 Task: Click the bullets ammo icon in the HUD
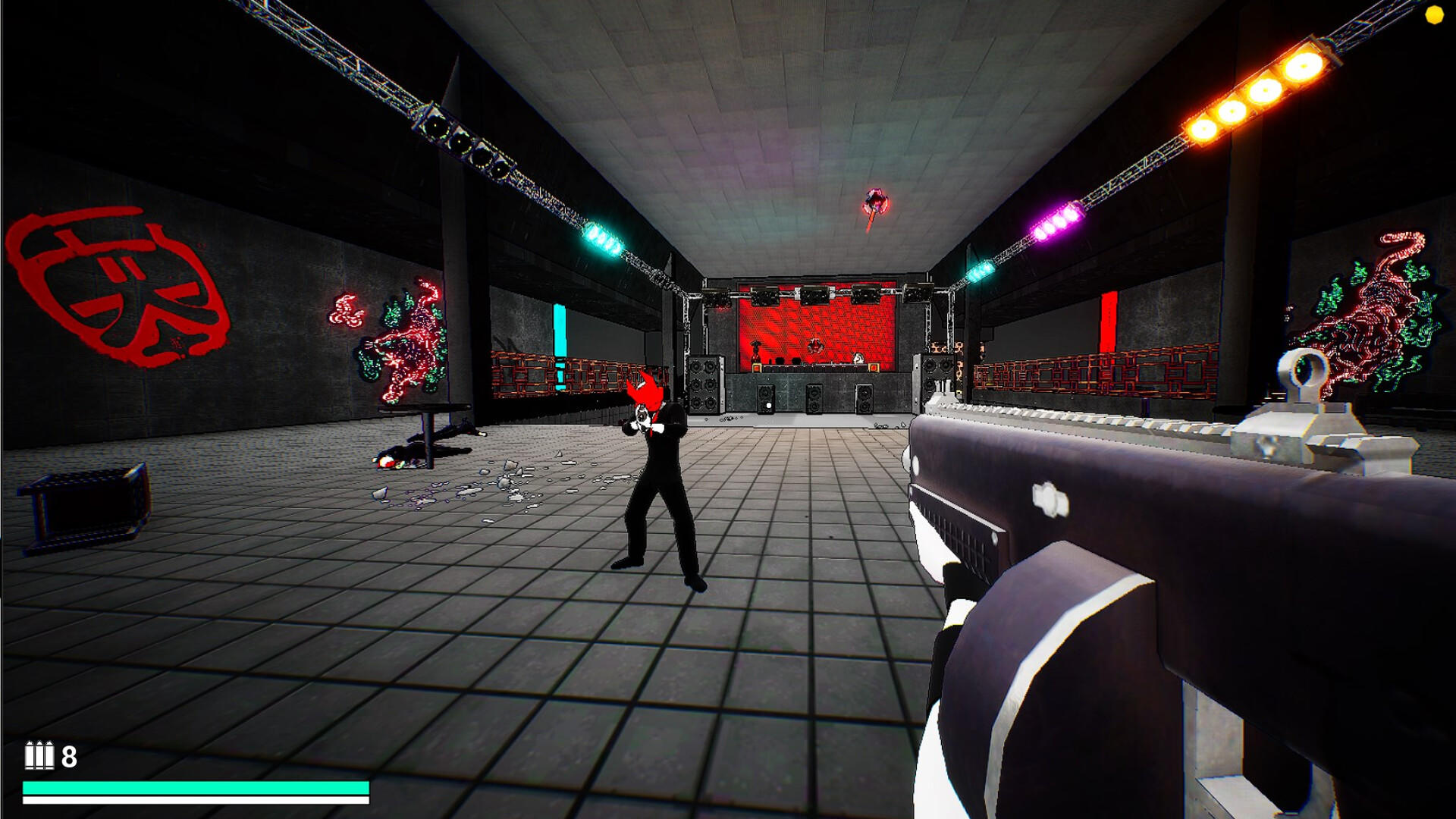pyautogui.click(x=38, y=755)
